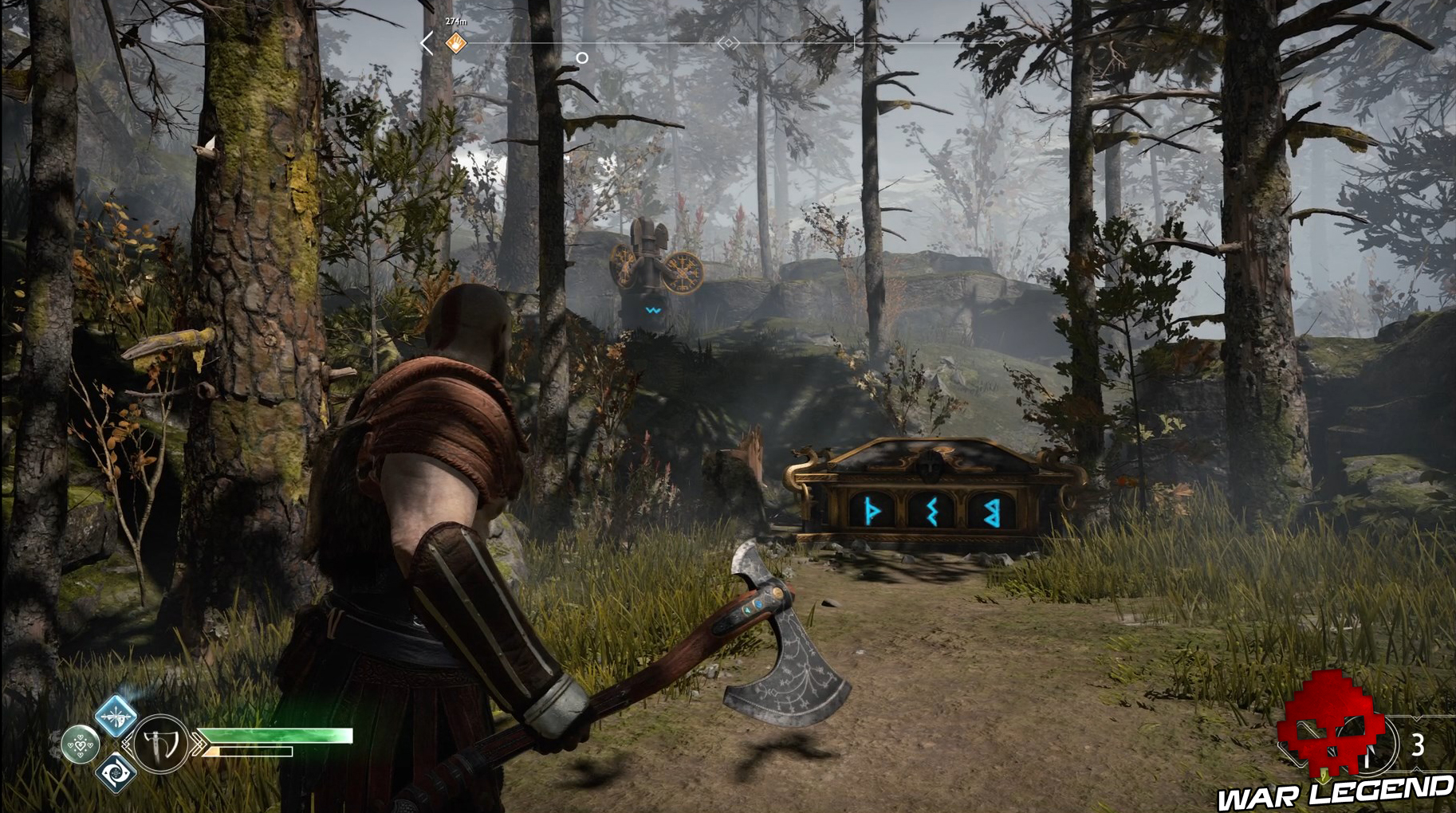Click the Spartan Rage heart medallion icon
Viewport: 1456px width, 813px height.
[80, 745]
